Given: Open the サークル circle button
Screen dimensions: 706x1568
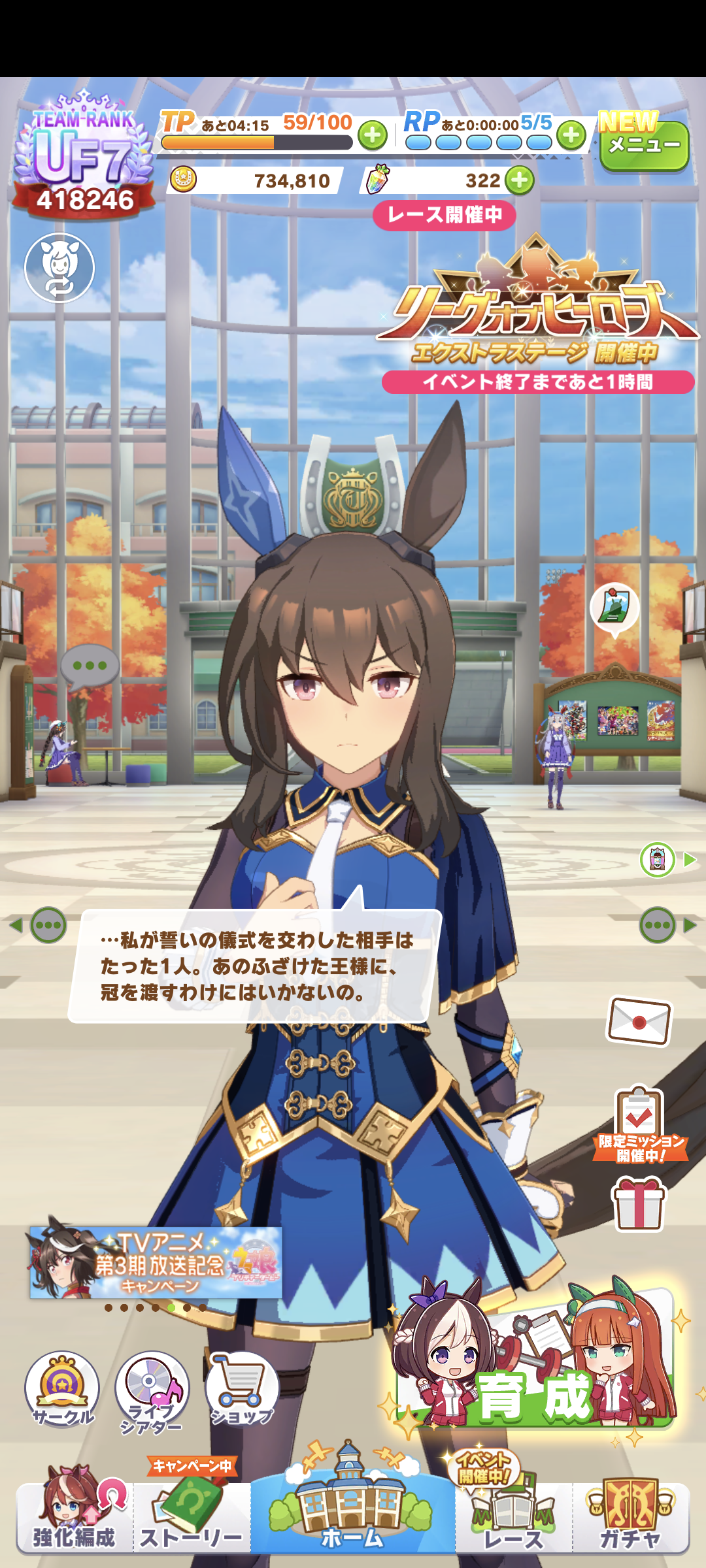Looking at the screenshot, I should 62,1388.
